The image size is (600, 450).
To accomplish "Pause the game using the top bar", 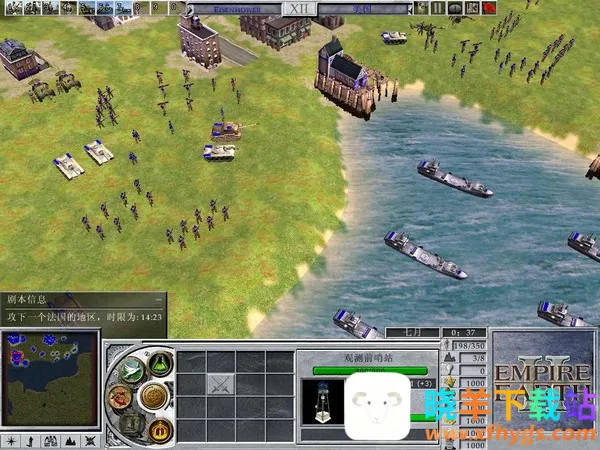I will click(438, 8).
